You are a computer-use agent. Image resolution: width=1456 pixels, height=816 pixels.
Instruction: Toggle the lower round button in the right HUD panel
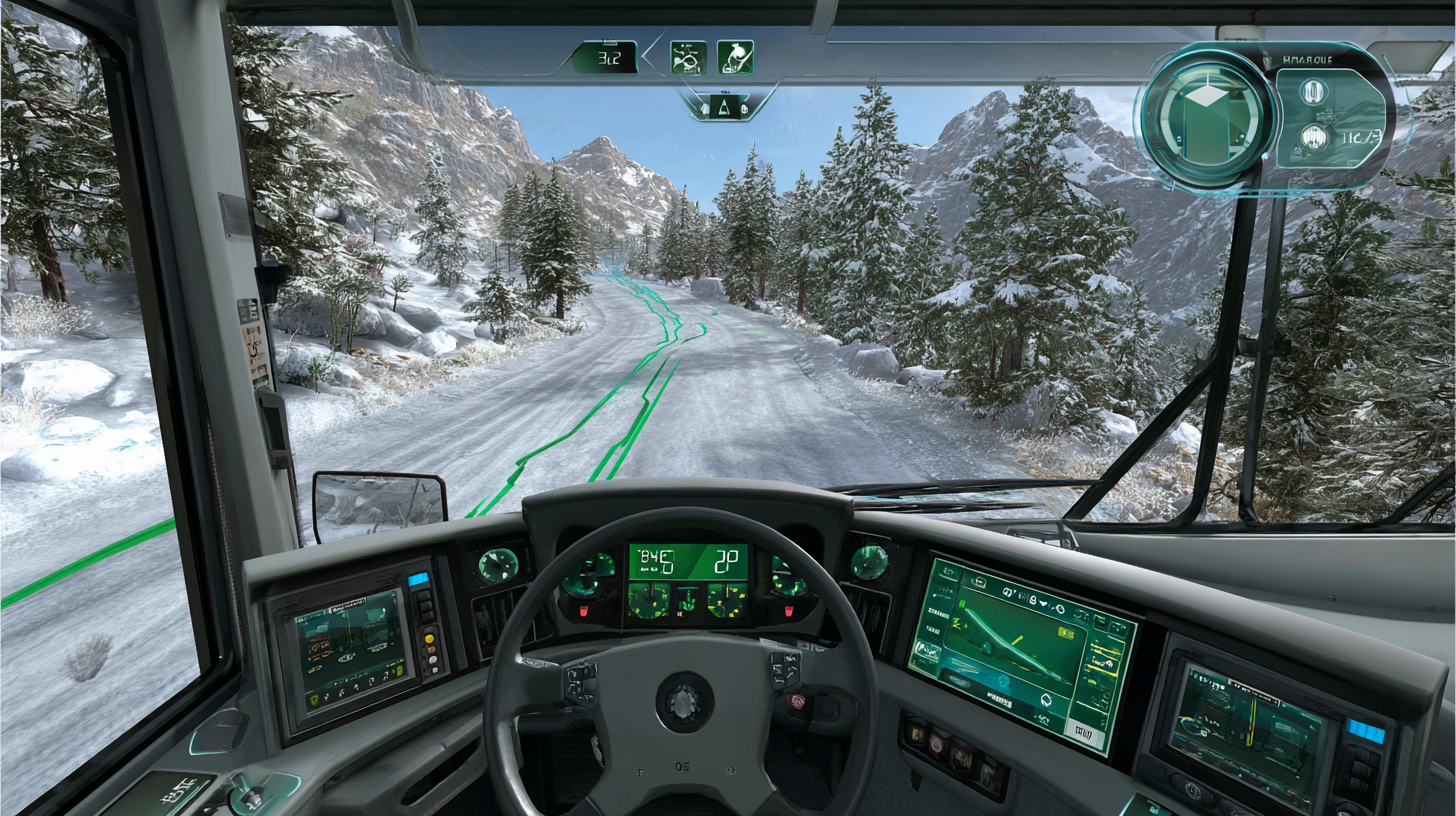coord(1313,138)
